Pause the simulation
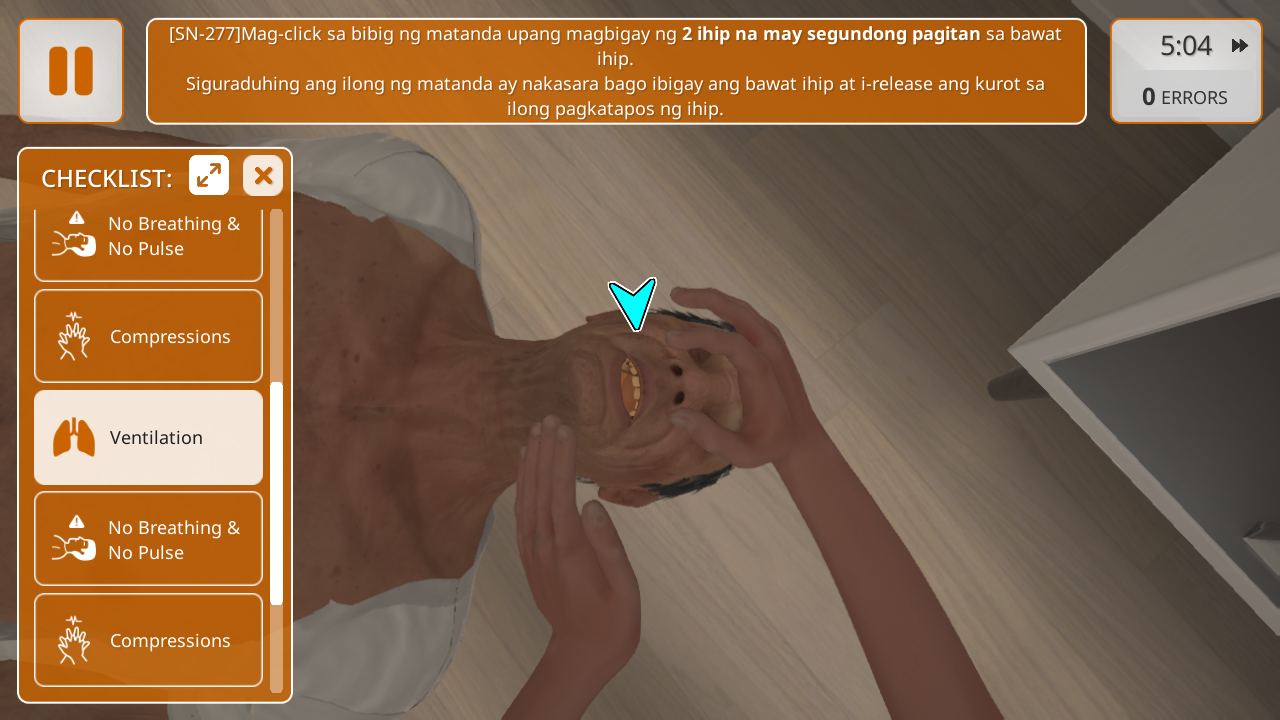 point(71,71)
